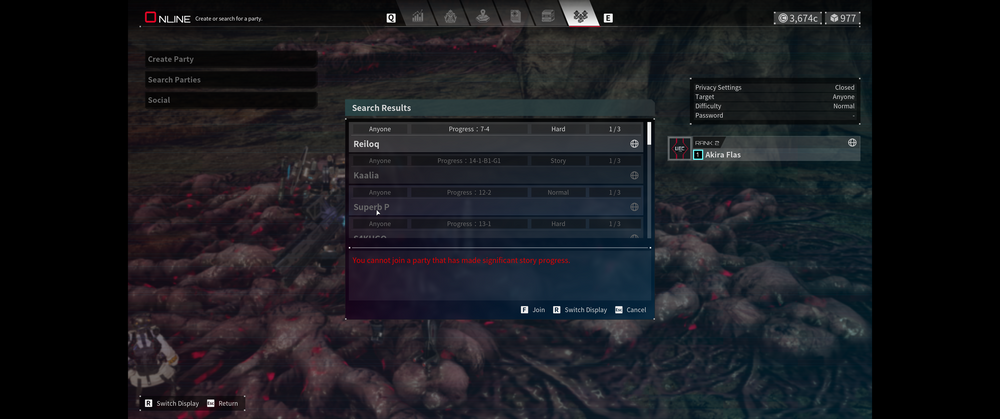Open the character armor tab
This screenshot has width=1000, height=419.
point(450,17)
